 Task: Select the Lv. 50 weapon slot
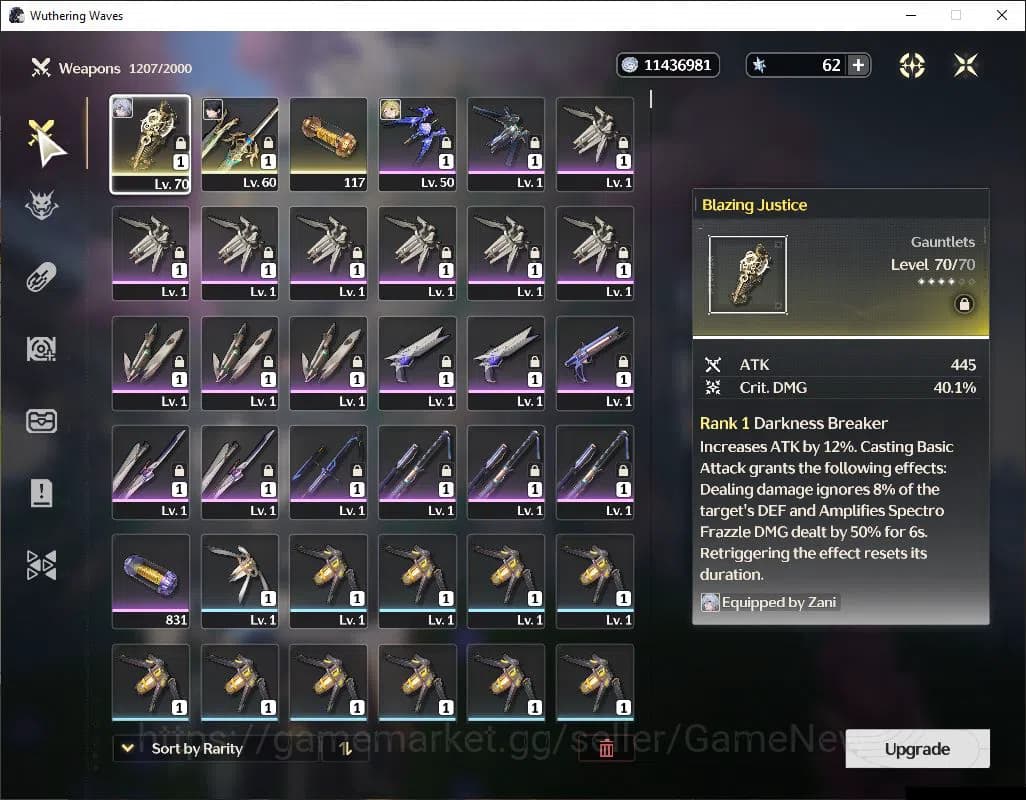pos(417,144)
